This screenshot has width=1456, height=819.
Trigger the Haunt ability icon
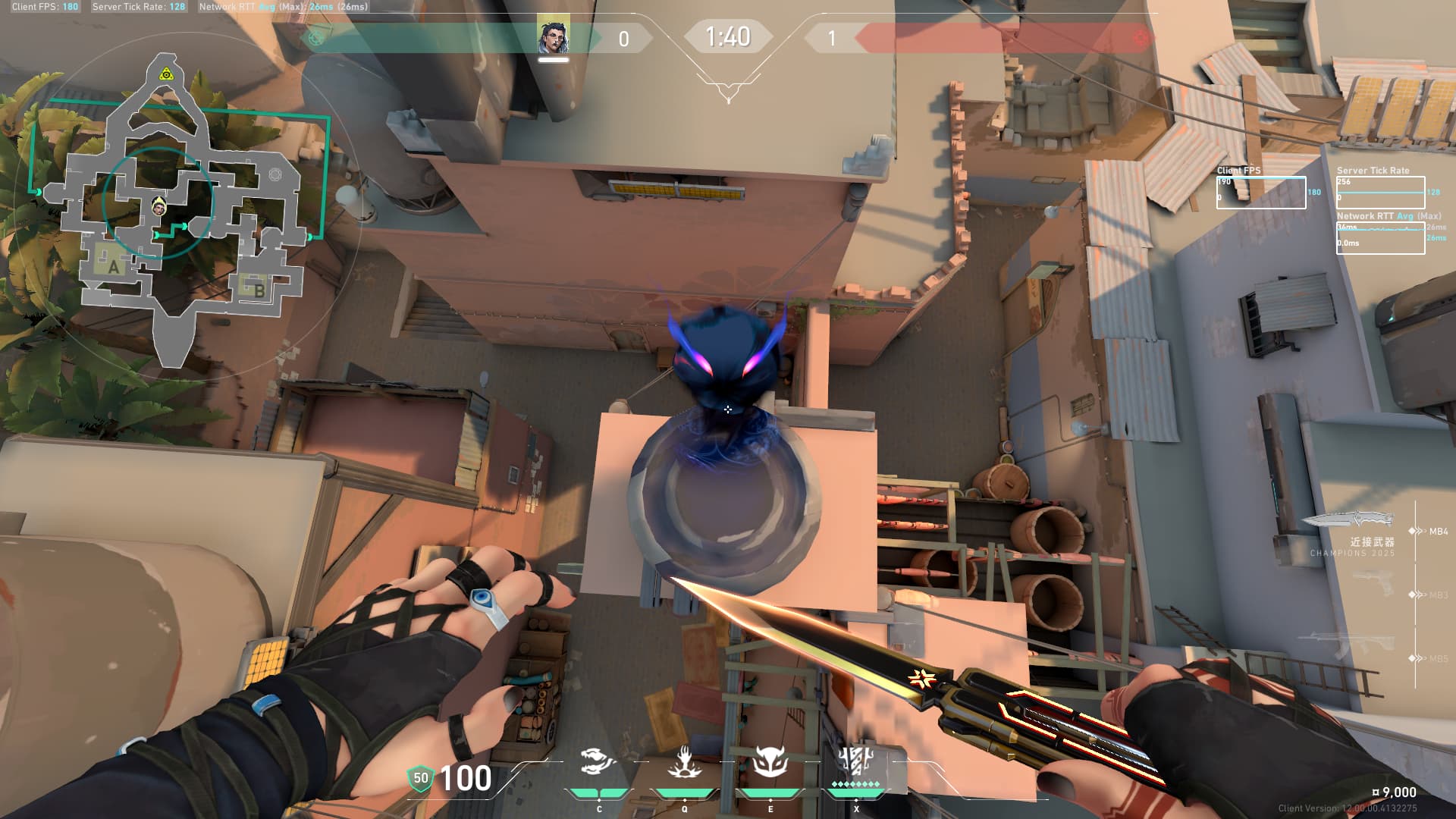pos(770,763)
